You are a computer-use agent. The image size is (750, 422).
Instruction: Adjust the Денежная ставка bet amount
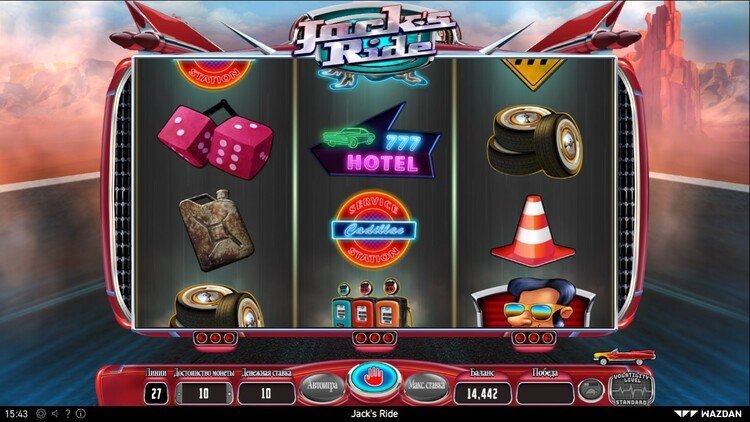267,393
